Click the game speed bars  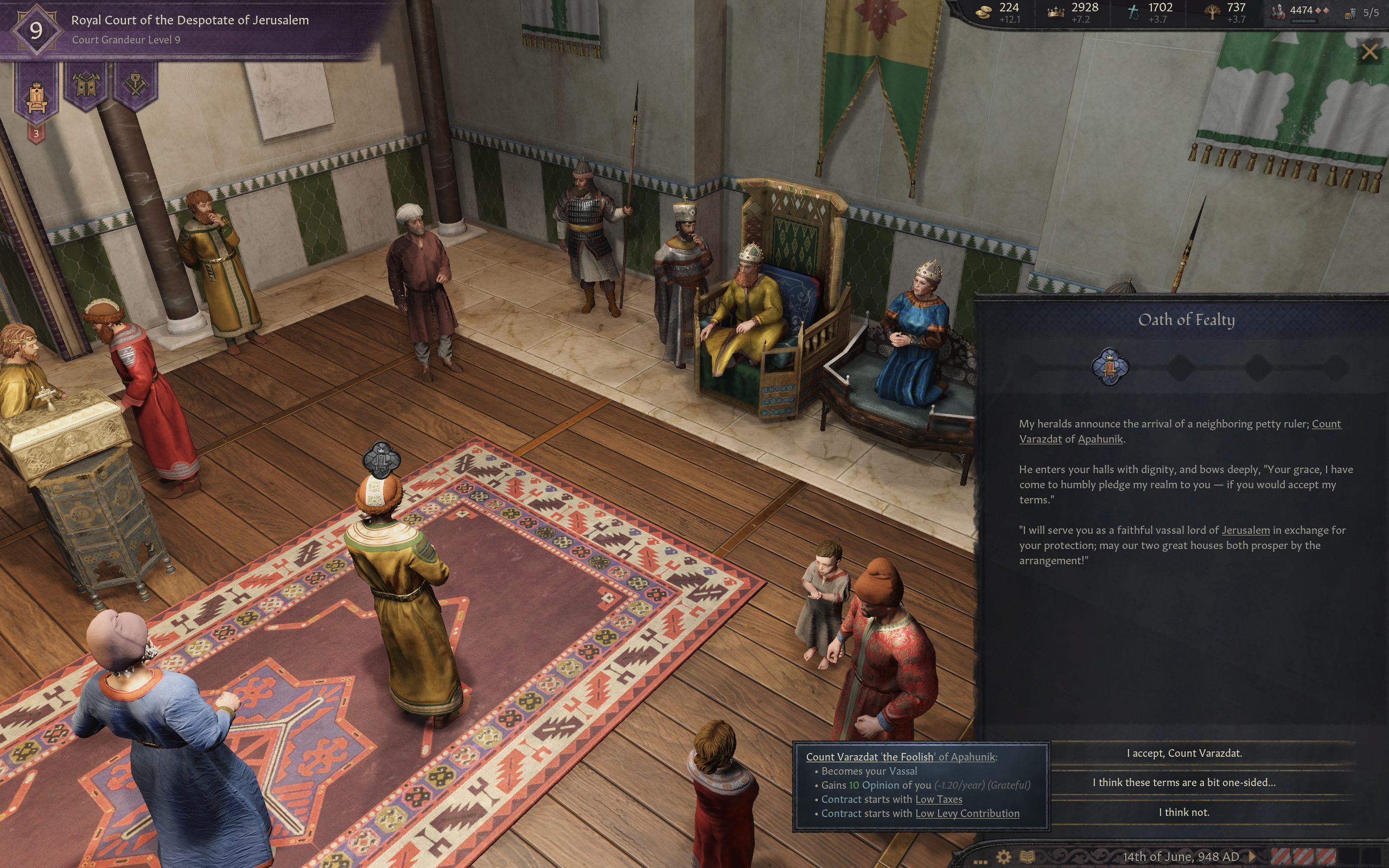click(1304, 856)
